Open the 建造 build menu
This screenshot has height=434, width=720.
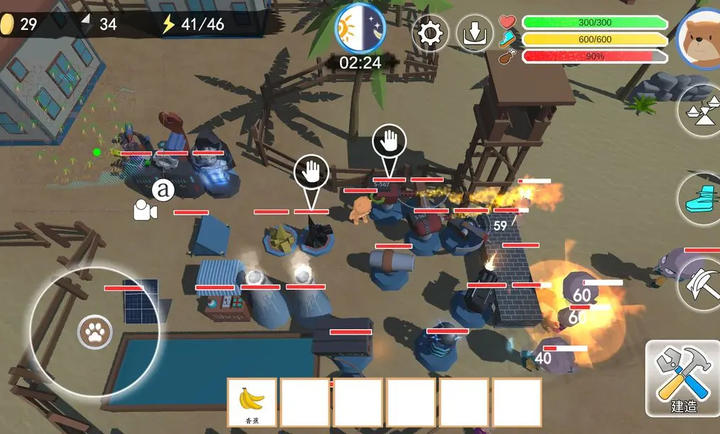[685, 379]
